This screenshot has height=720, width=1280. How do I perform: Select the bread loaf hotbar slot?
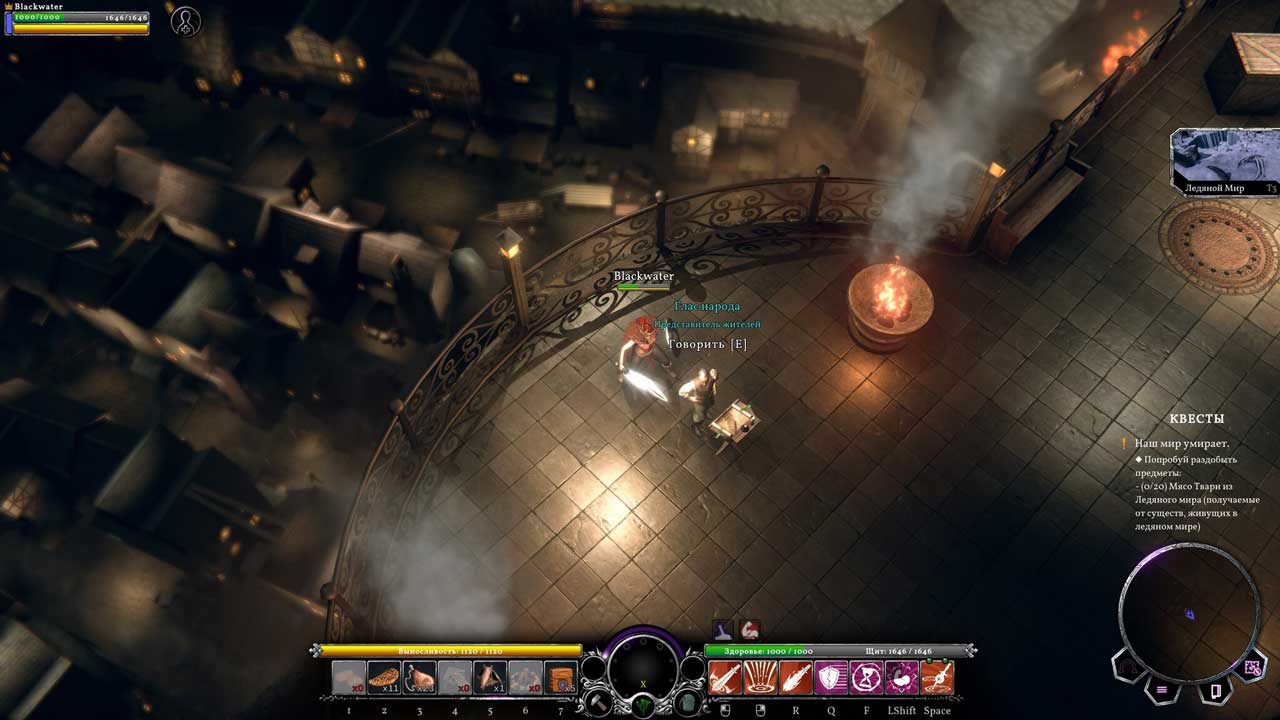pos(384,678)
